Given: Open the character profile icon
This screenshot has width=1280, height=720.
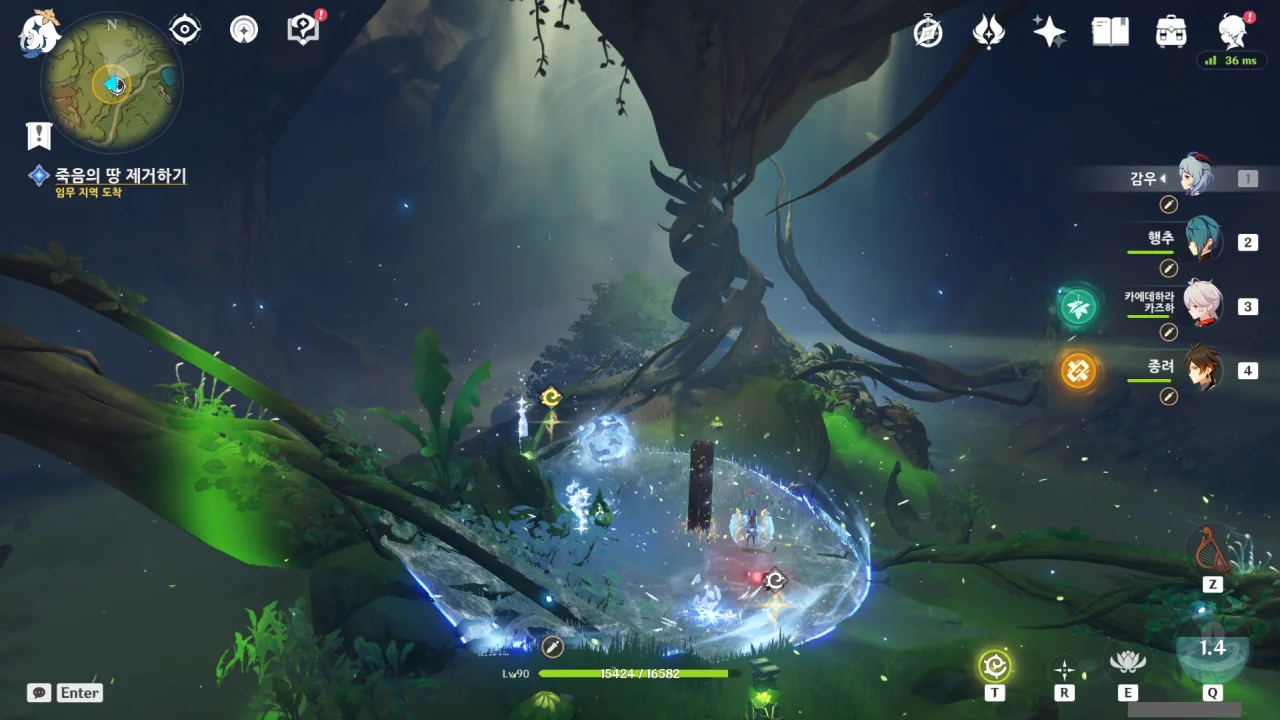Looking at the screenshot, I should pyautogui.click(x=1233, y=32).
